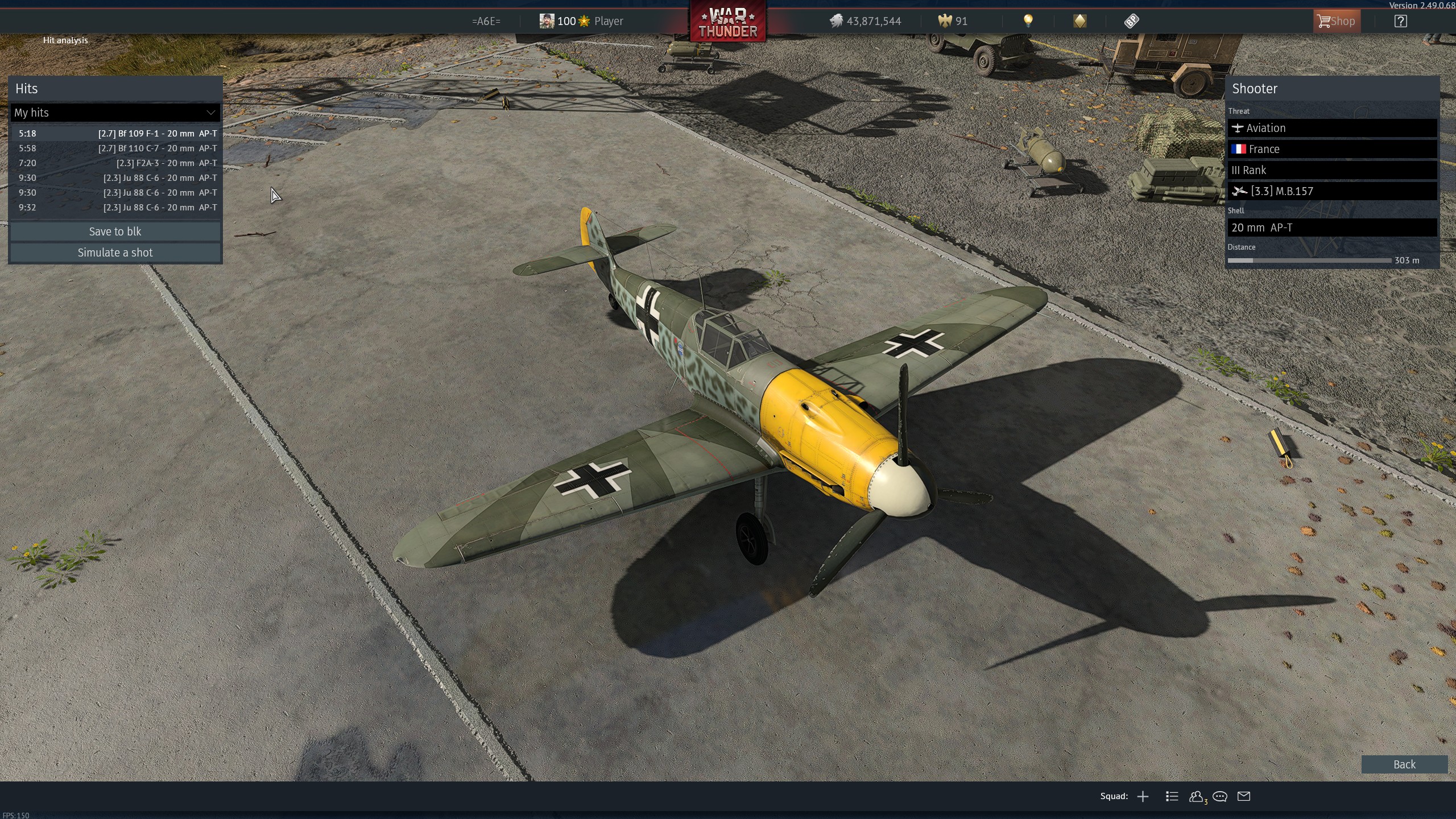Change the 20 mm AP-T shell
The height and width of the screenshot is (819, 1456).
[x=1331, y=227]
